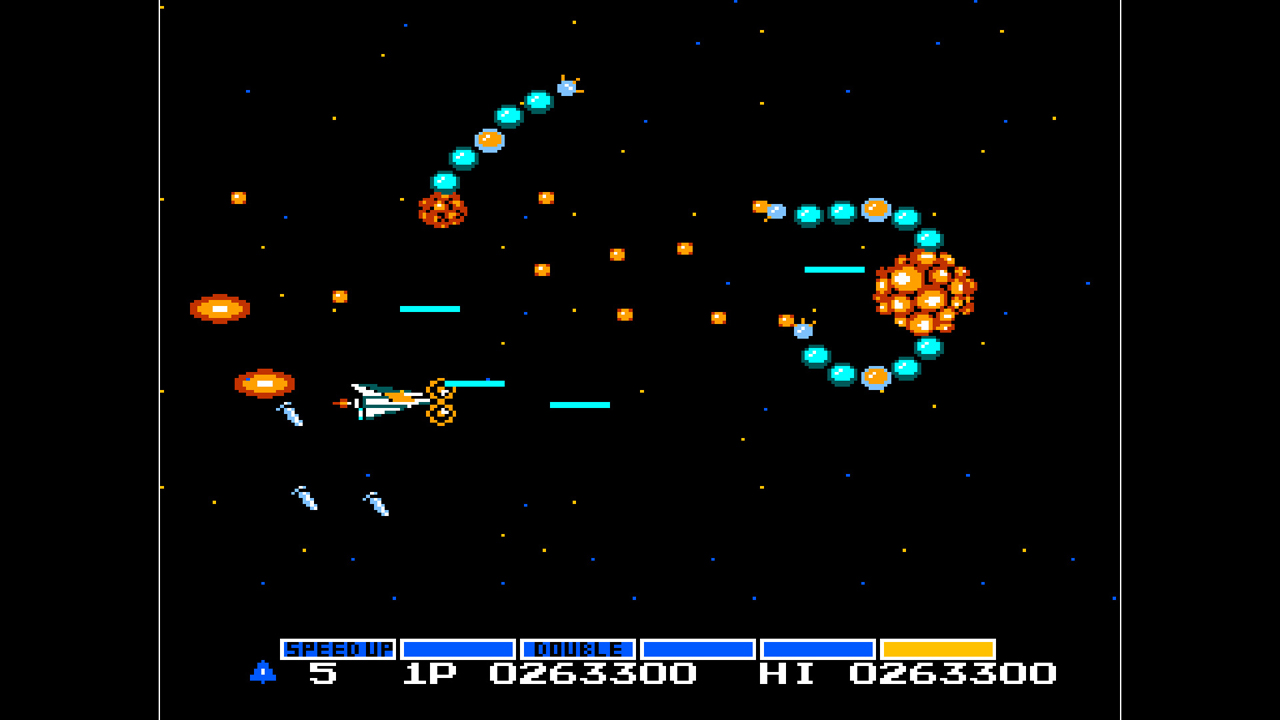Viewport: 1280px width, 720px height.
Task: Toggle the yellow highlighted power meter slot
Action: coord(940,648)
